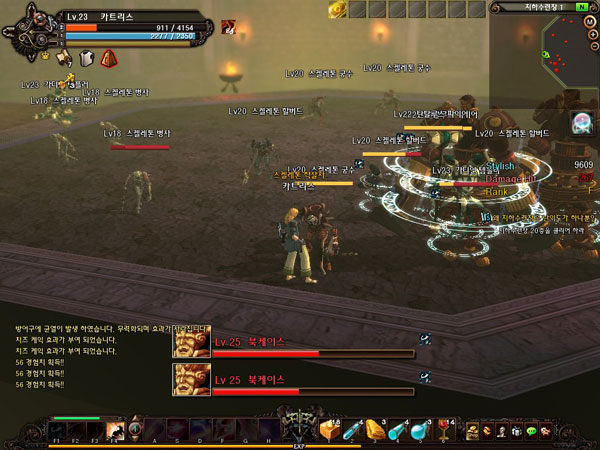Activate the skill icon in the F4 slot
The height and width of the screenshot is (450, 600).
(x=115, y=429)
